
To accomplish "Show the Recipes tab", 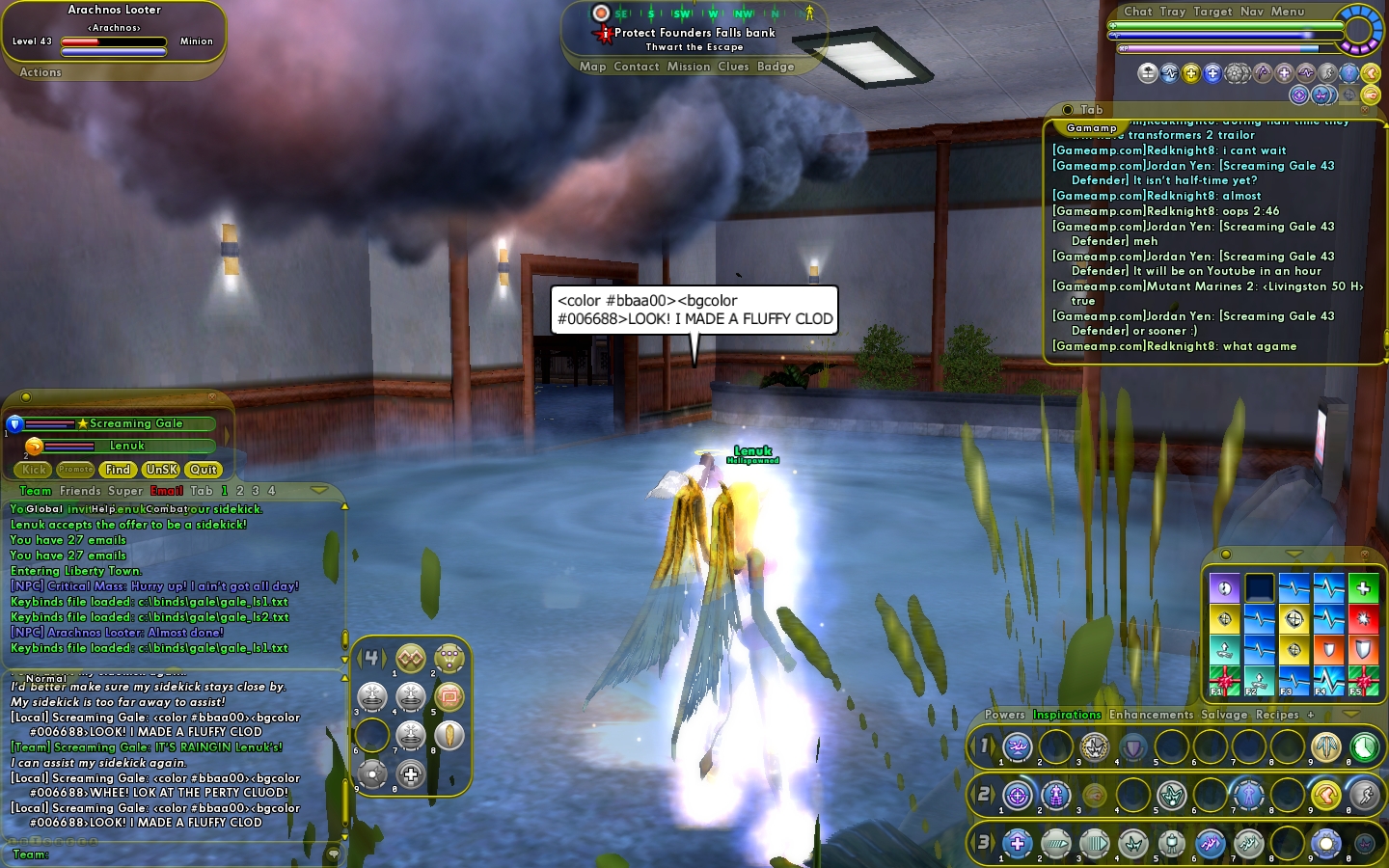I will 1277,715.
